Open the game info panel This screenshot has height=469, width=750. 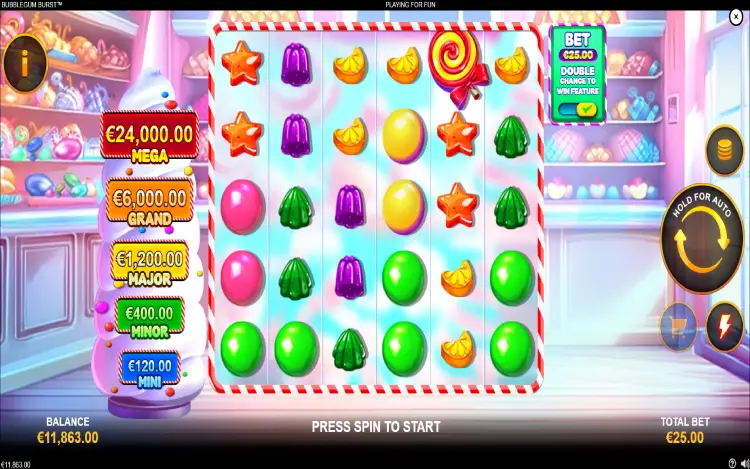pos(25,61)
